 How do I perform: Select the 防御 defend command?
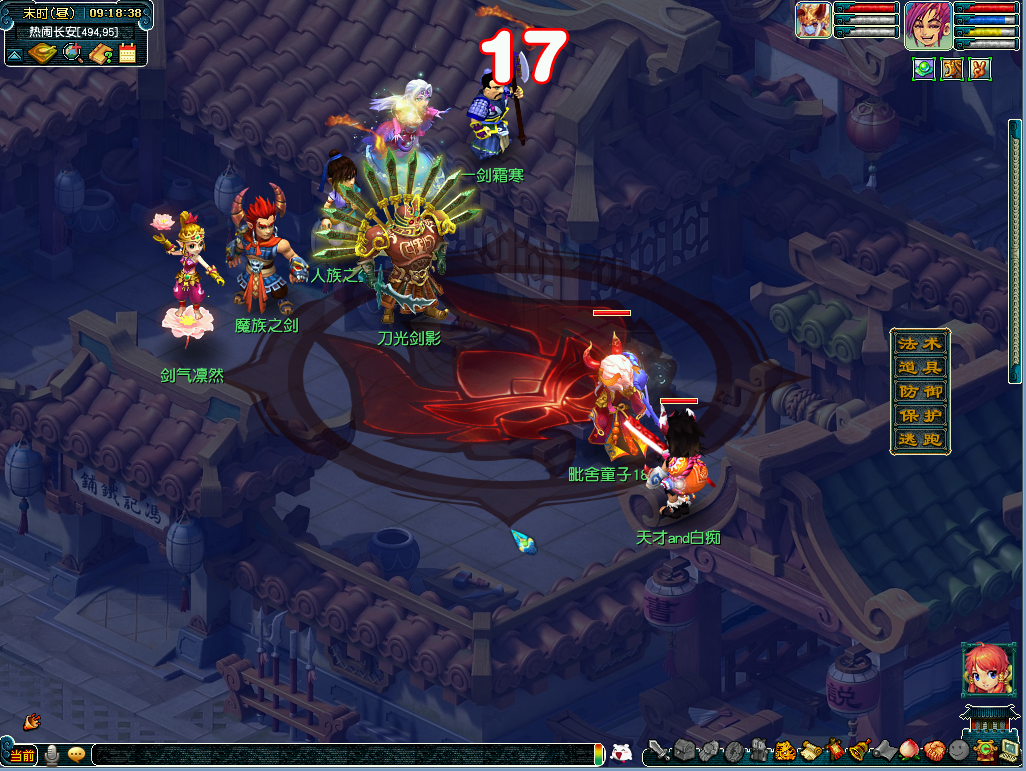click(920, 392)
